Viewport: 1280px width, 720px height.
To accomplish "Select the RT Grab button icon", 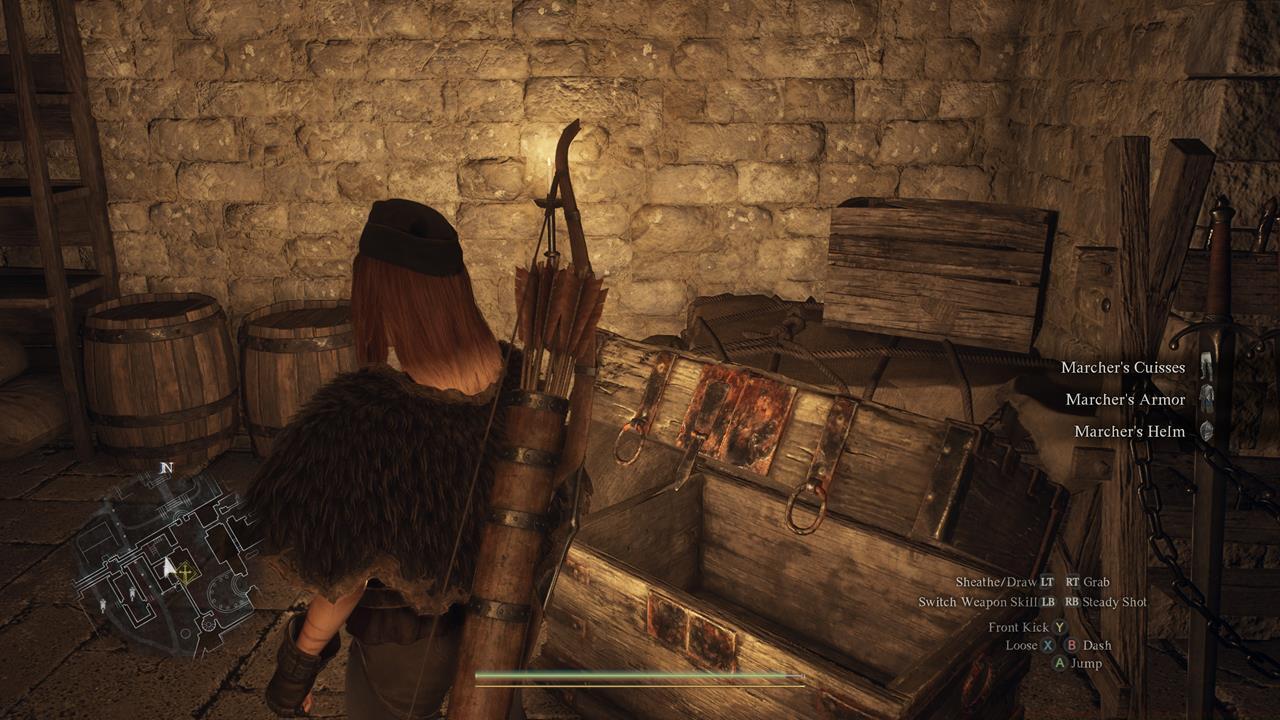I will pos(1073,583).
